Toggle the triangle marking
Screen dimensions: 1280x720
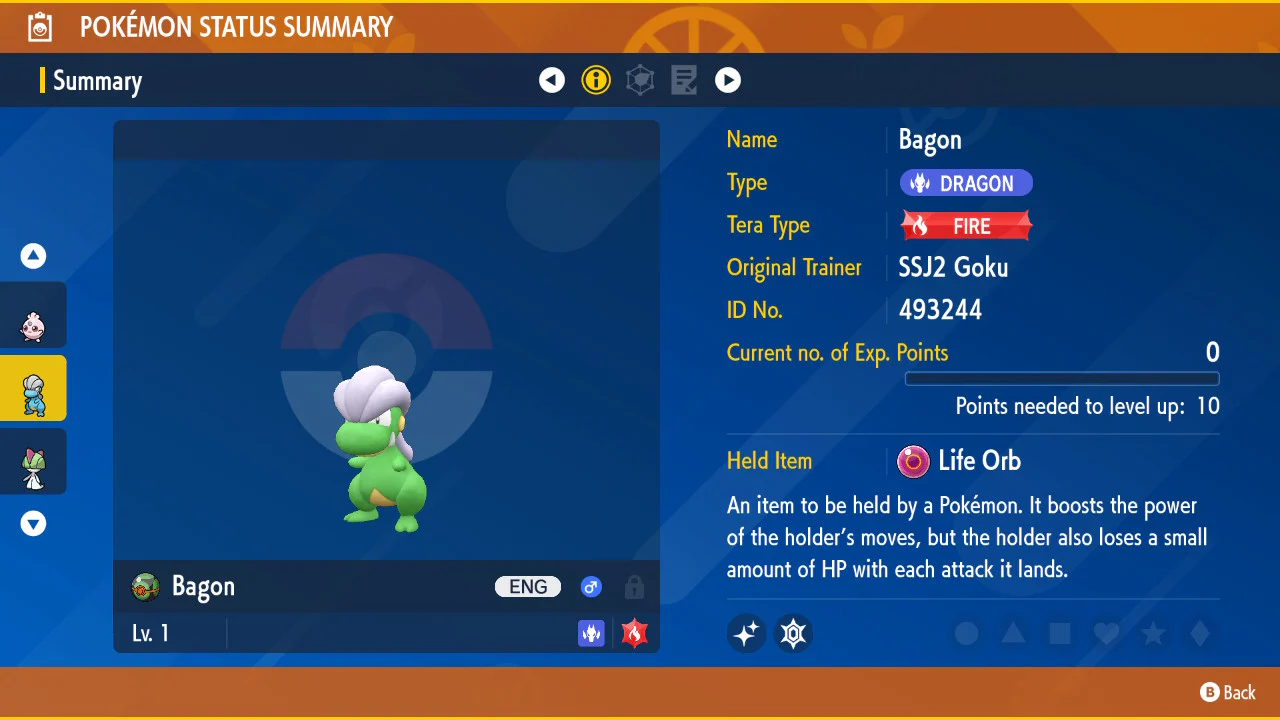tap(1013, 633)
